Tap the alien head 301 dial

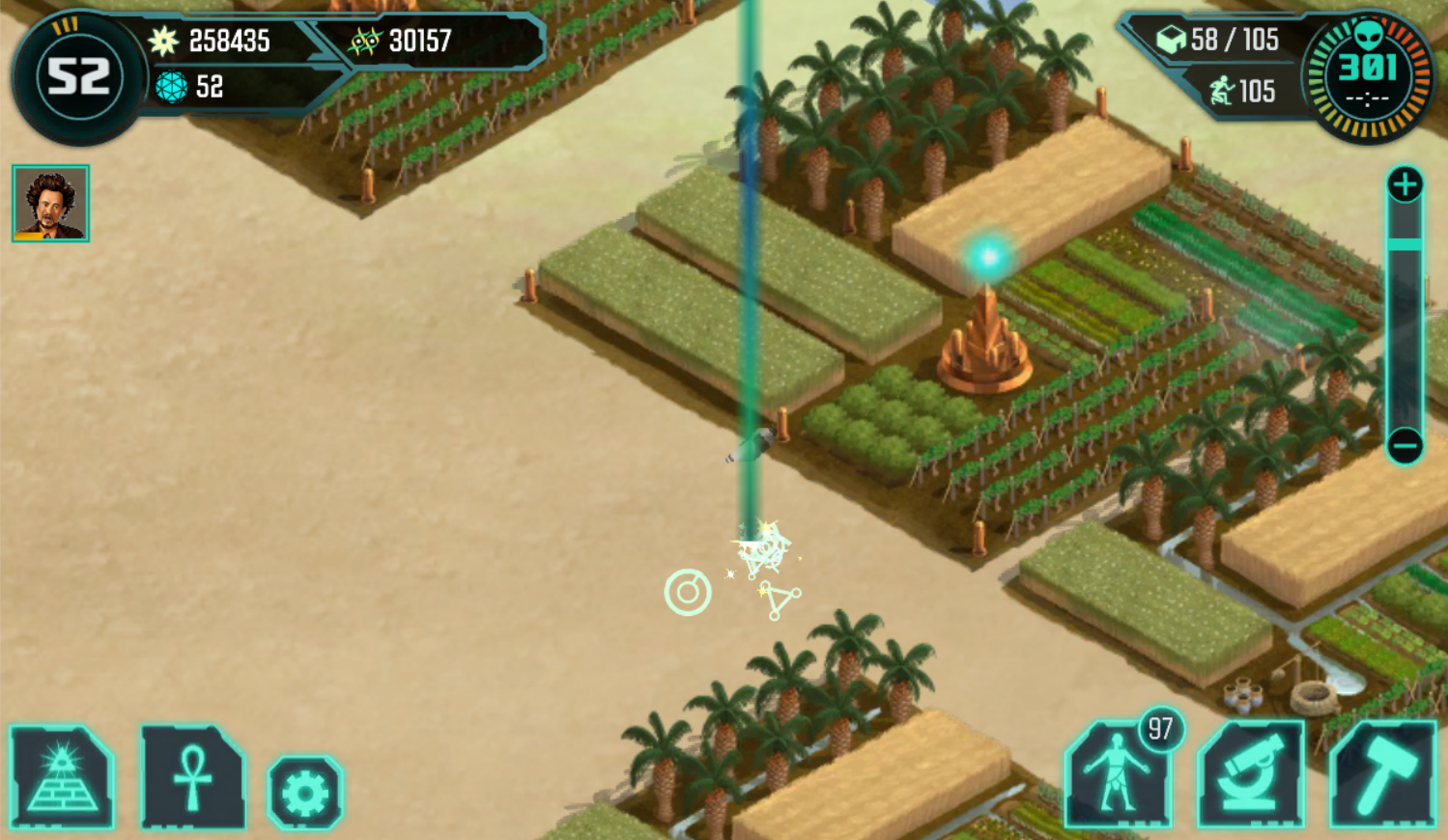point(1367,76)
